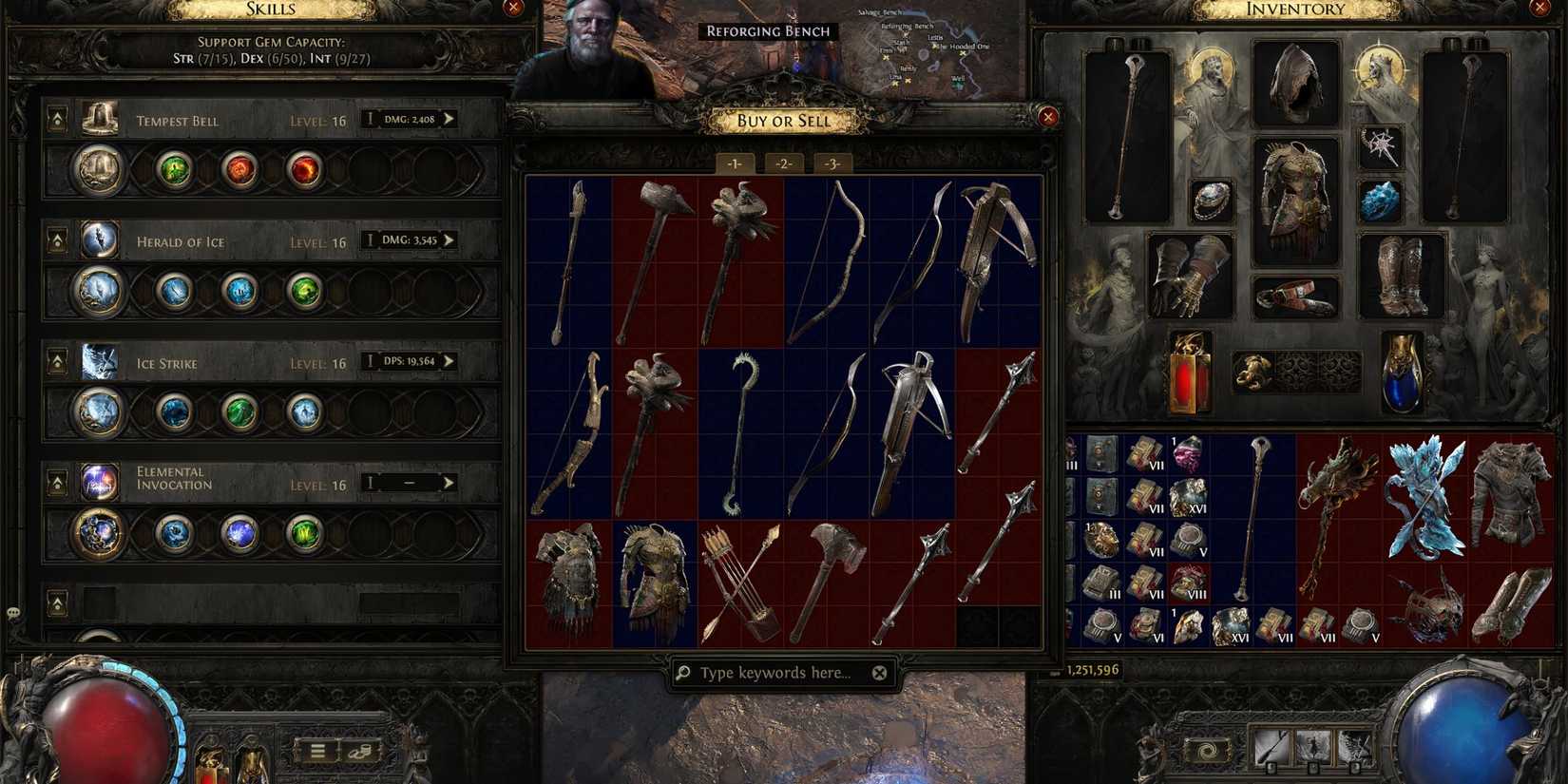Switch to vendor tab -2-
Image resolution: width=1568 pixels, height=784 pixels.
[783, 163]
